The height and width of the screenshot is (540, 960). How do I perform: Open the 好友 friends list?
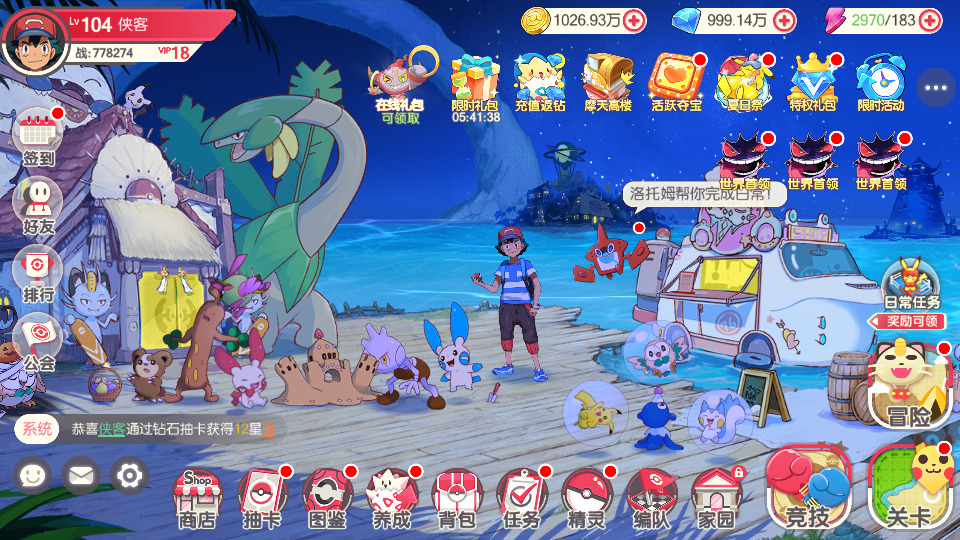click(x=39, y=204)
